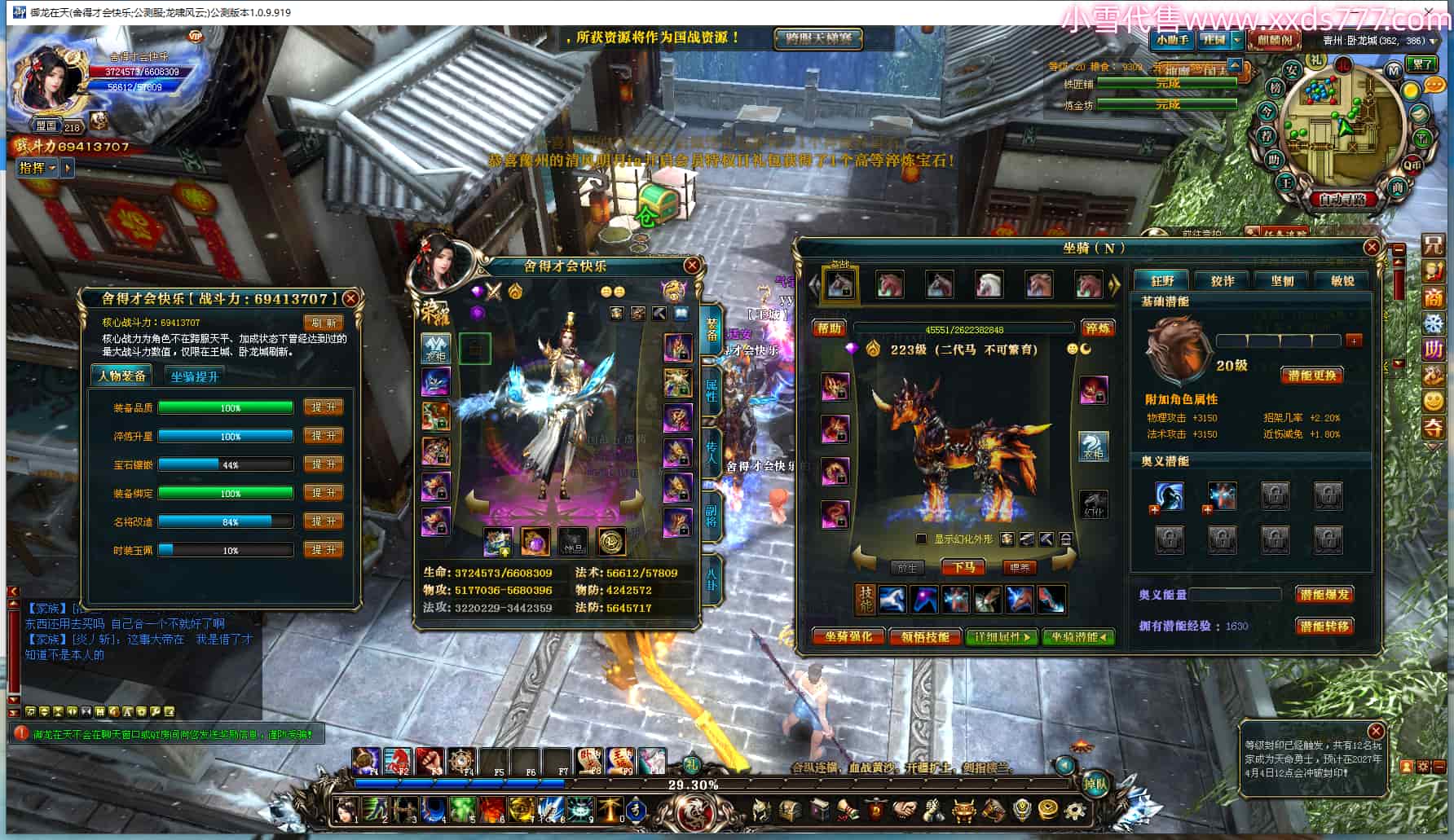The width and height of the screenshot is (1454, 840).
Task: Toggle the 显示幻化外形 checkbox
Action: pos(922,539)
